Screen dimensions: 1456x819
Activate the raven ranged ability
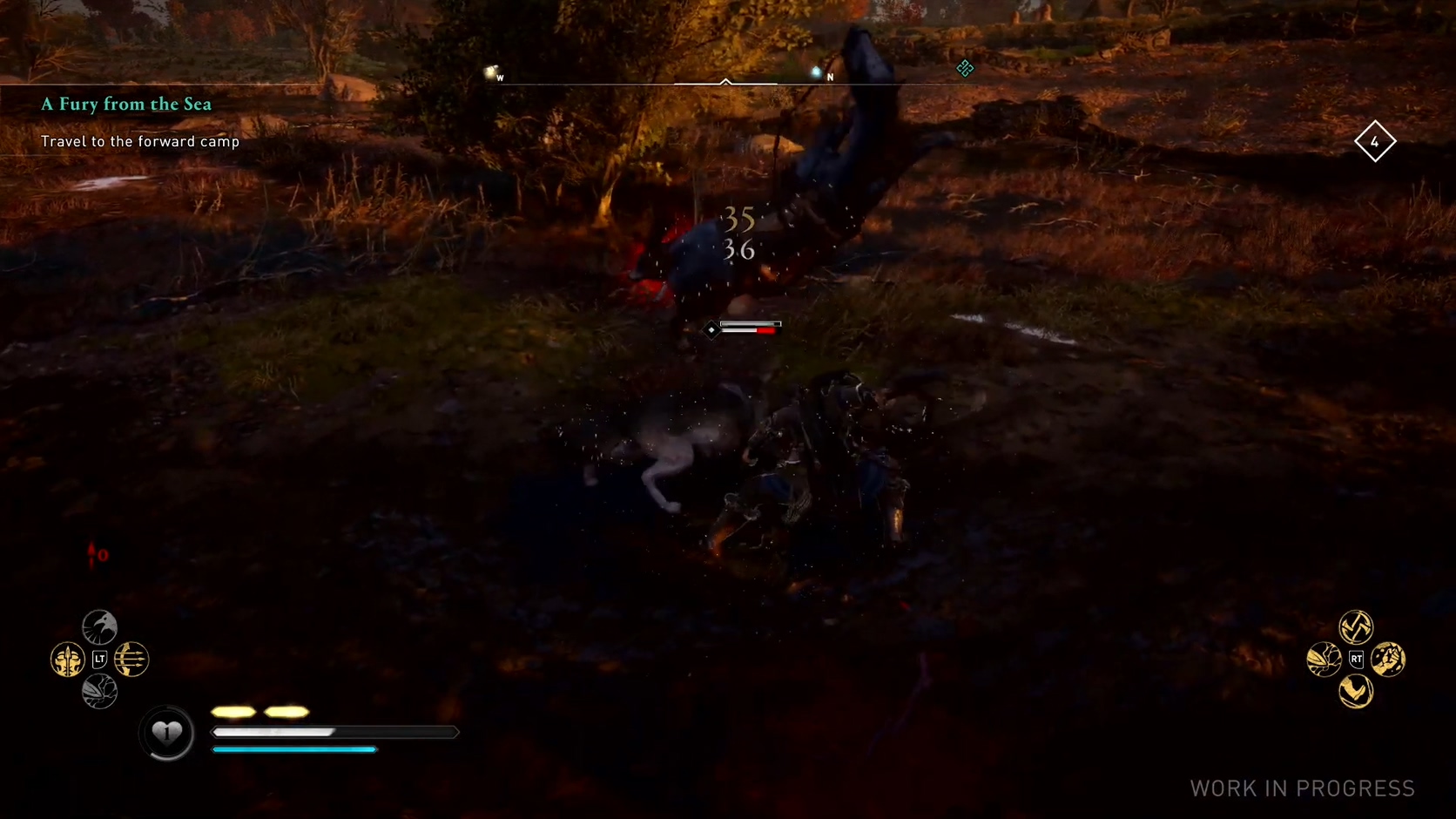[99, 626]
